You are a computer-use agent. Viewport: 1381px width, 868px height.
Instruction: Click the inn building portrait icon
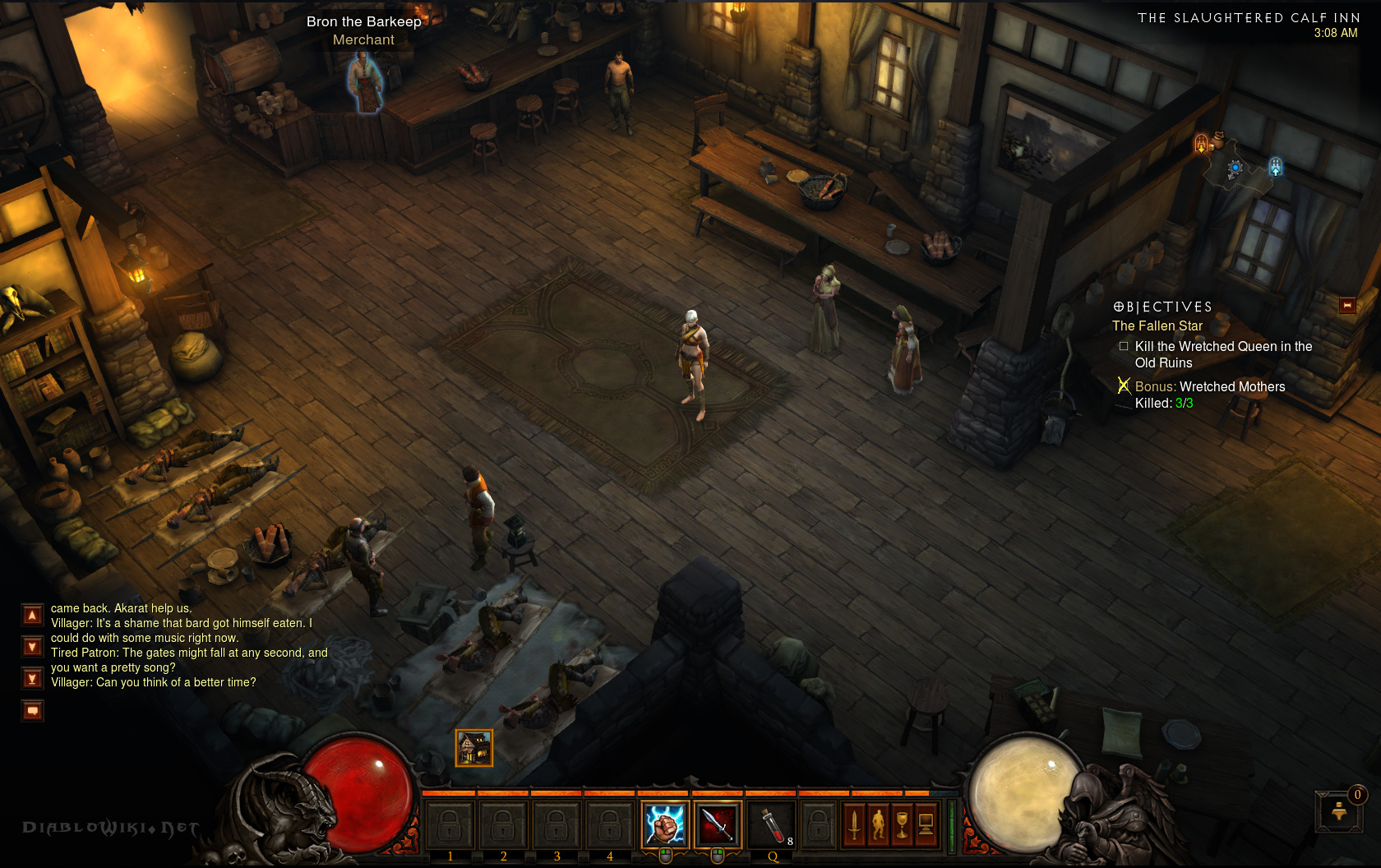(x=474, y=748)
